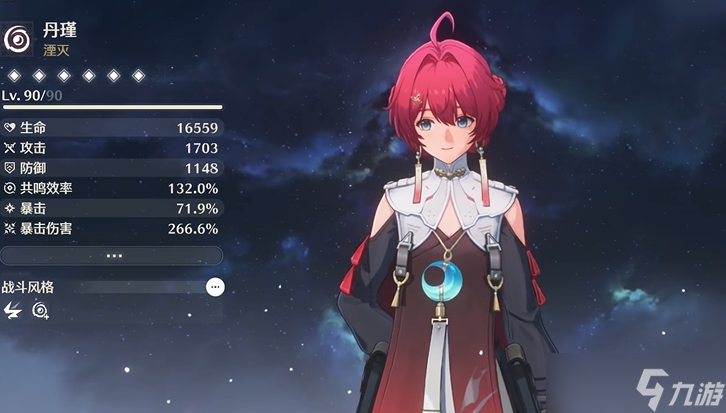
Task: Open 战斗风格 details with the round ellipsis button
Action: tap(215, 287)
